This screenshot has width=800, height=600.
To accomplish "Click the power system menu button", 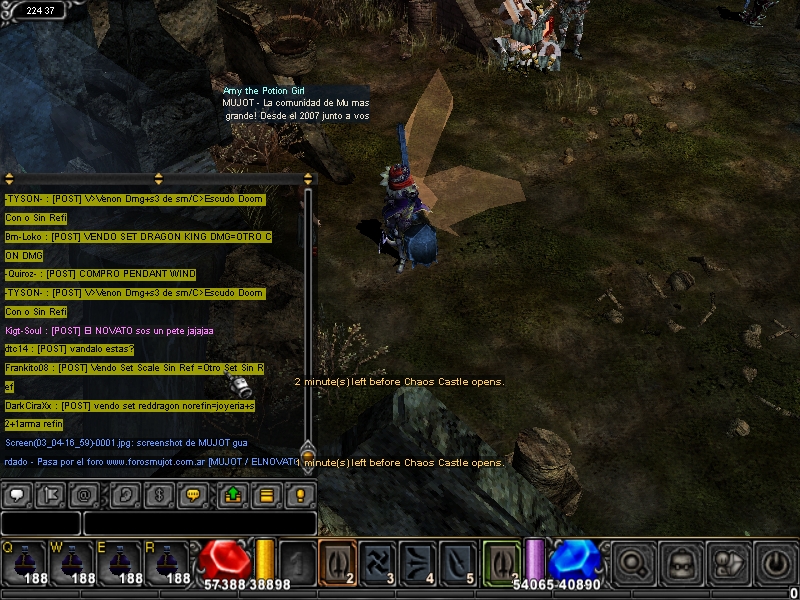I will [776, 564].
